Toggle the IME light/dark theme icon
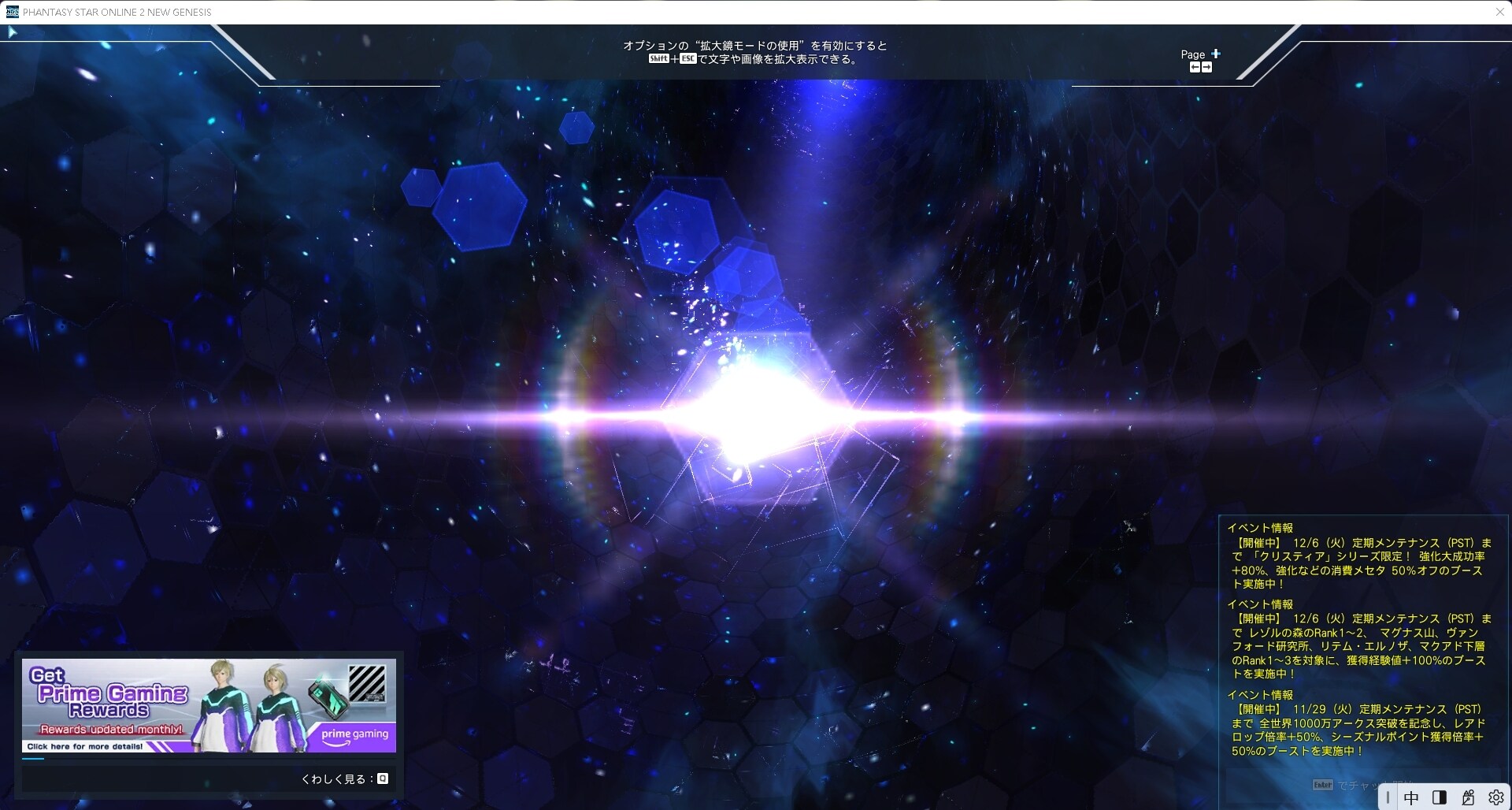 coord(1440,797)
